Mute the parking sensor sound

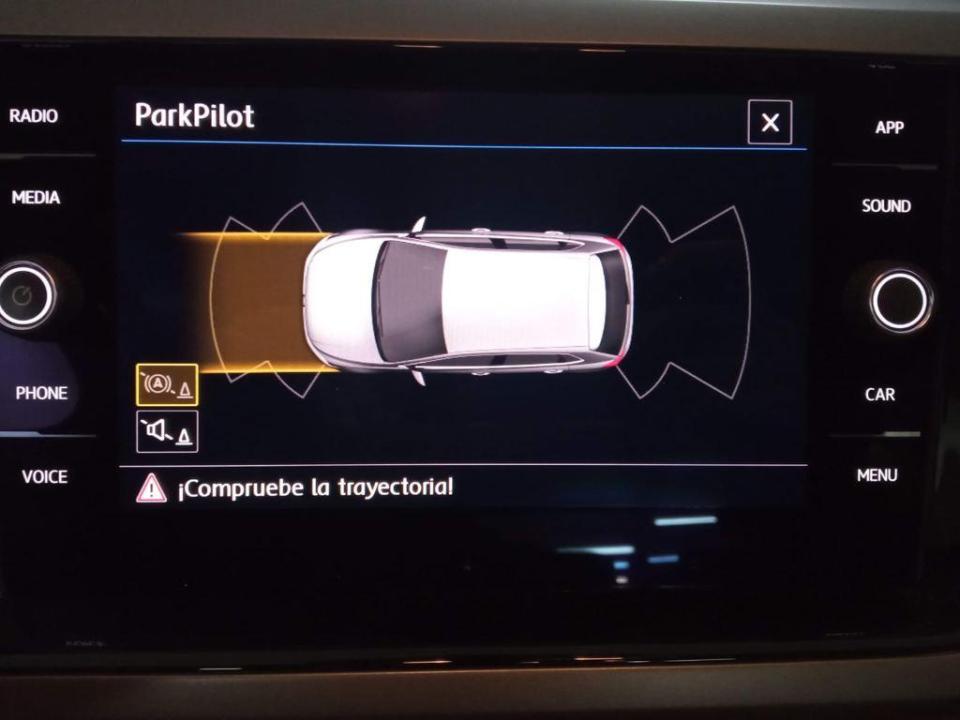[x=167, y=431]
